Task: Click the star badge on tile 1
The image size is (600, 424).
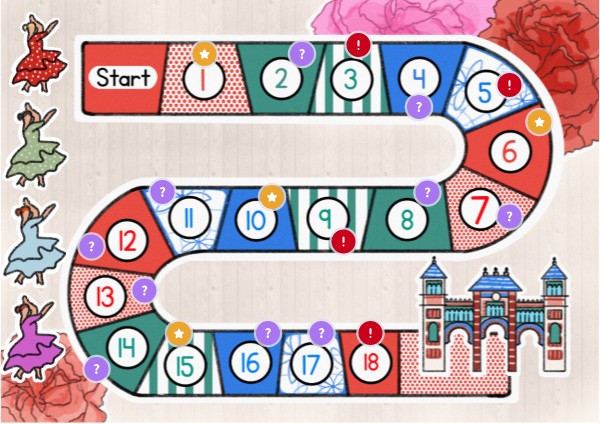Action: (204, 52)
